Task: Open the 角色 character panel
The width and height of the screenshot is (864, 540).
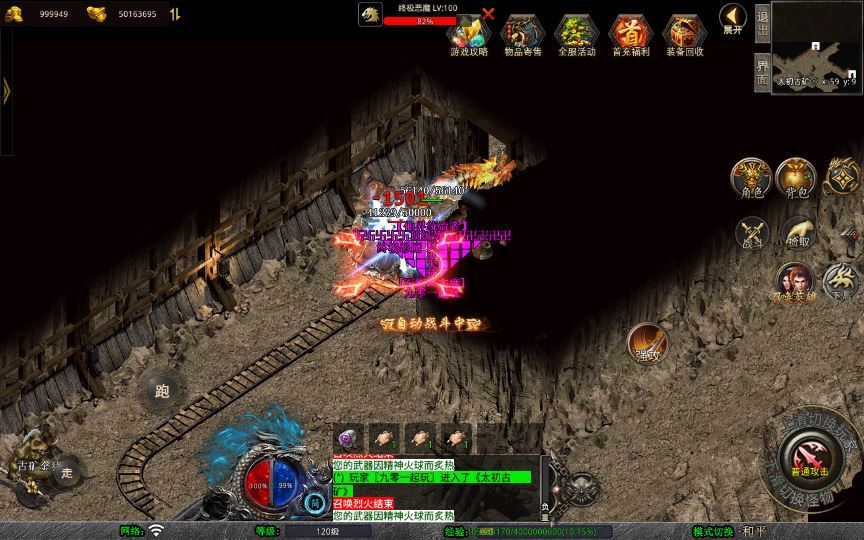Action: click(750, 177)
